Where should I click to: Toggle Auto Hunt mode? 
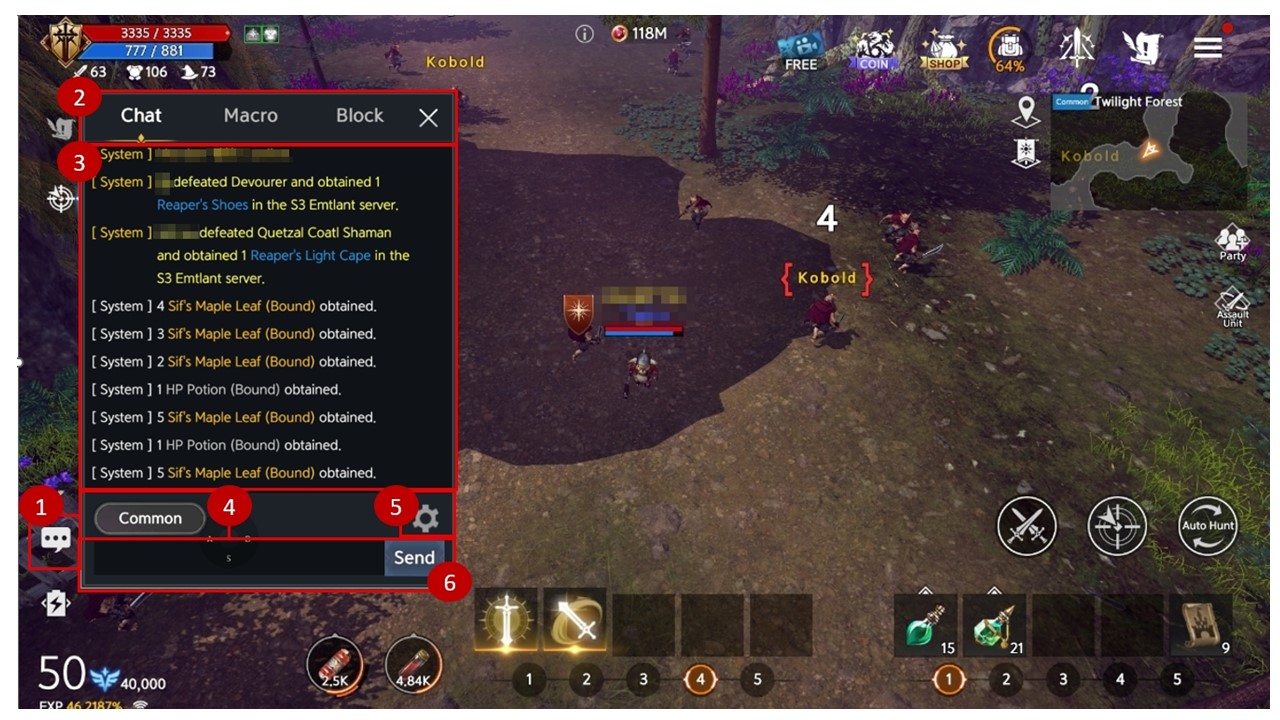click(1207, 526)
